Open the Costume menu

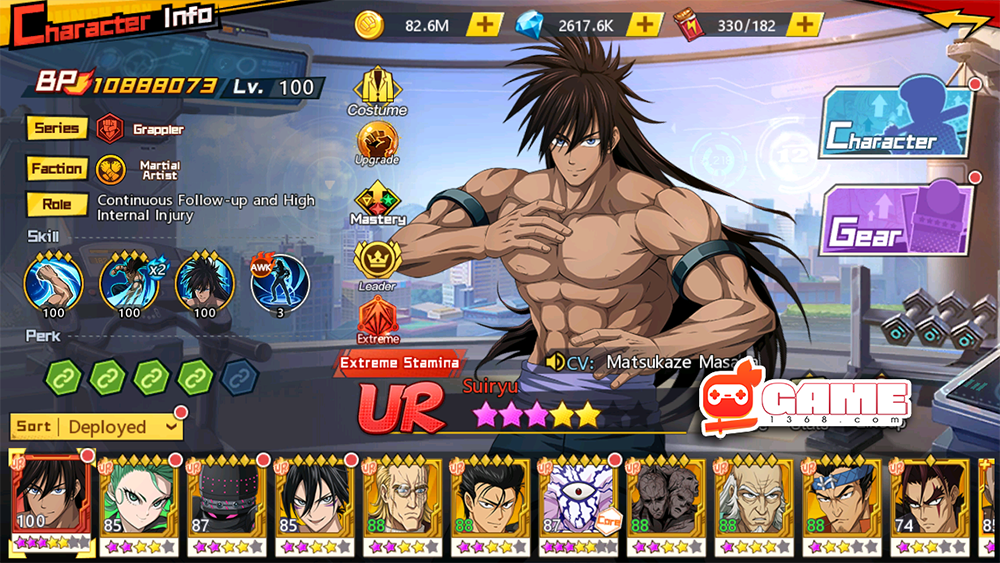tap(377, 90)
